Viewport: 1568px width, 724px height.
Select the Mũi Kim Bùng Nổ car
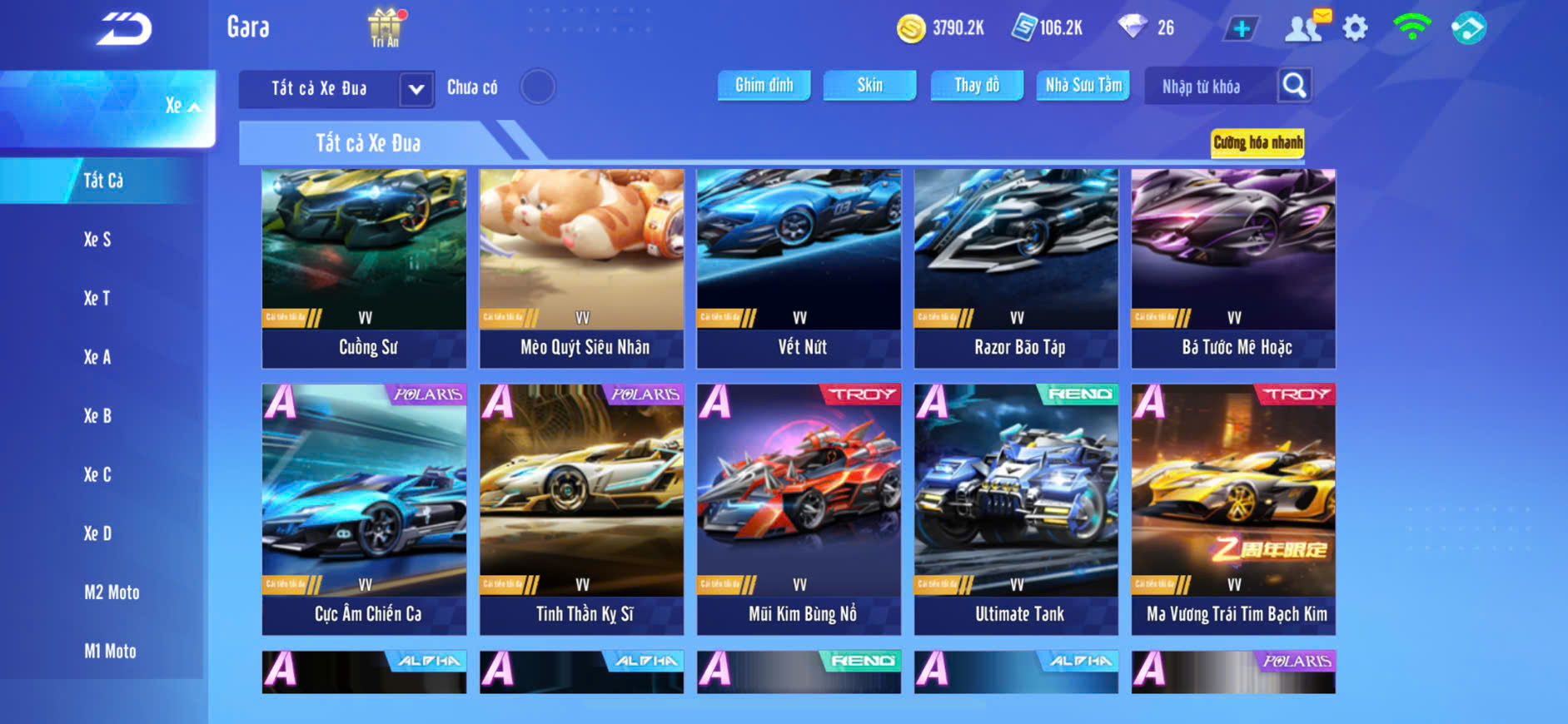tap(799, 508)
